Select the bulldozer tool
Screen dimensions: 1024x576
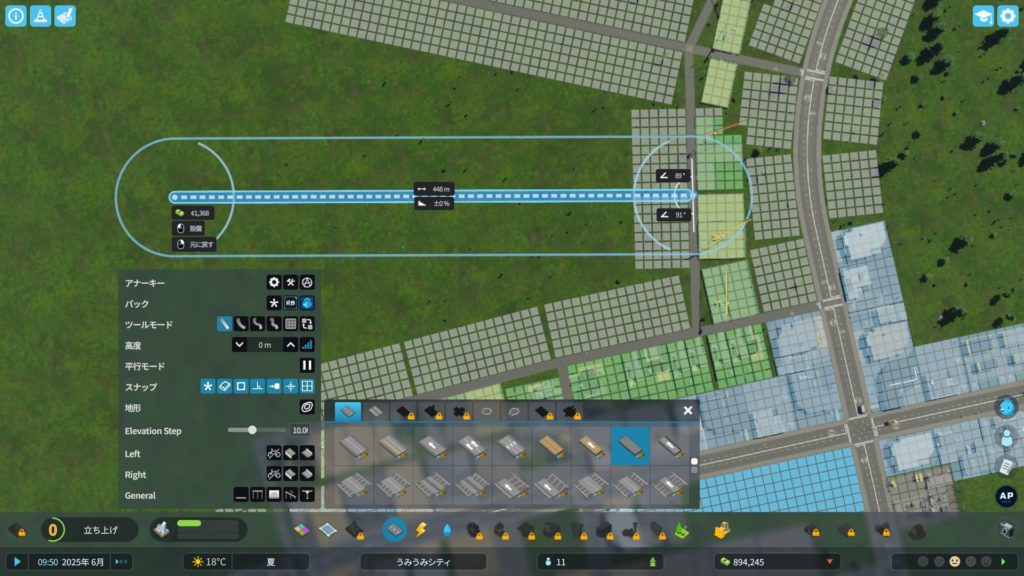[720, 529]
